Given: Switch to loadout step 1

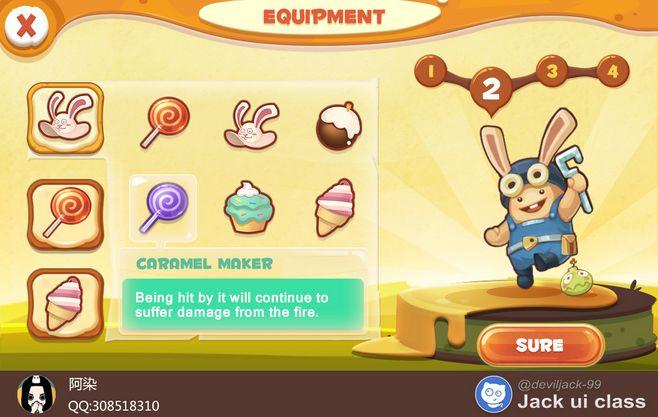Looking at the screenshot, I should coord(432,72).
